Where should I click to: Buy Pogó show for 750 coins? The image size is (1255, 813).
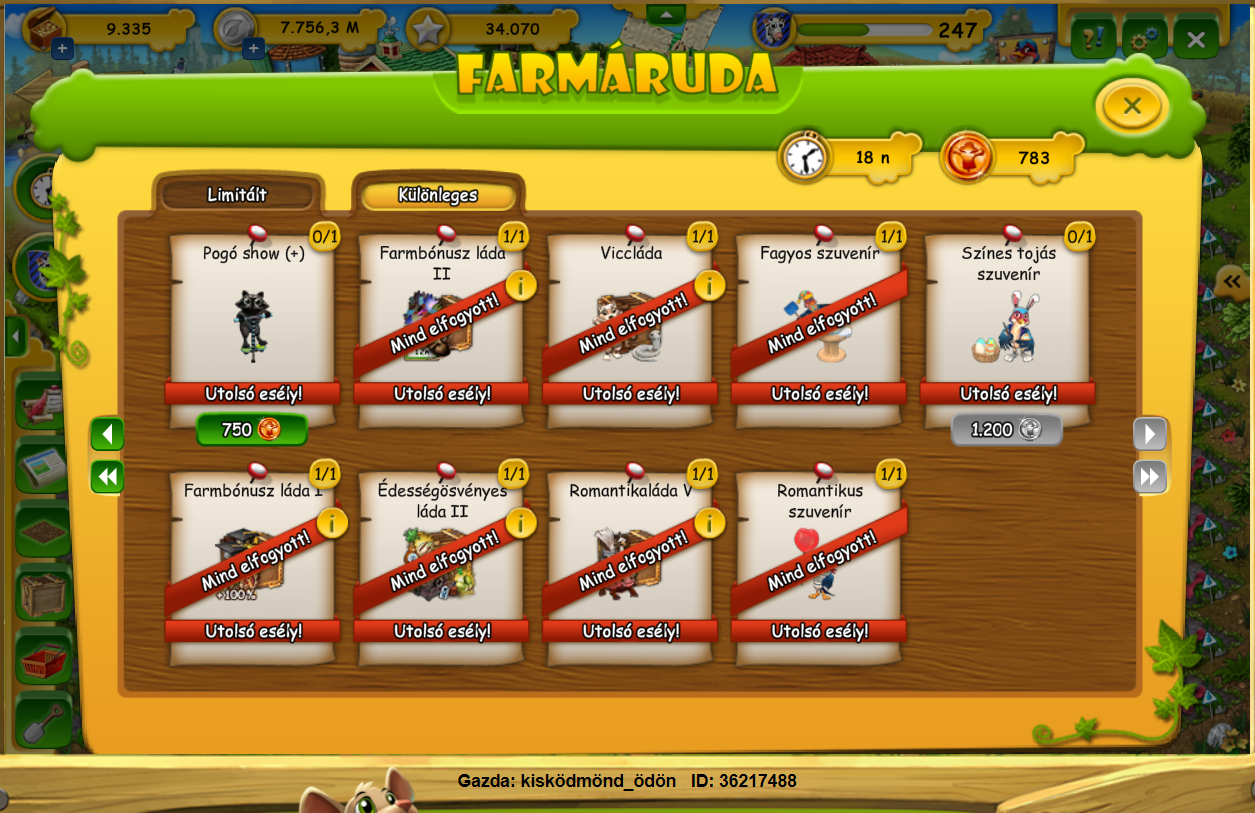click(x=251, y=430)
